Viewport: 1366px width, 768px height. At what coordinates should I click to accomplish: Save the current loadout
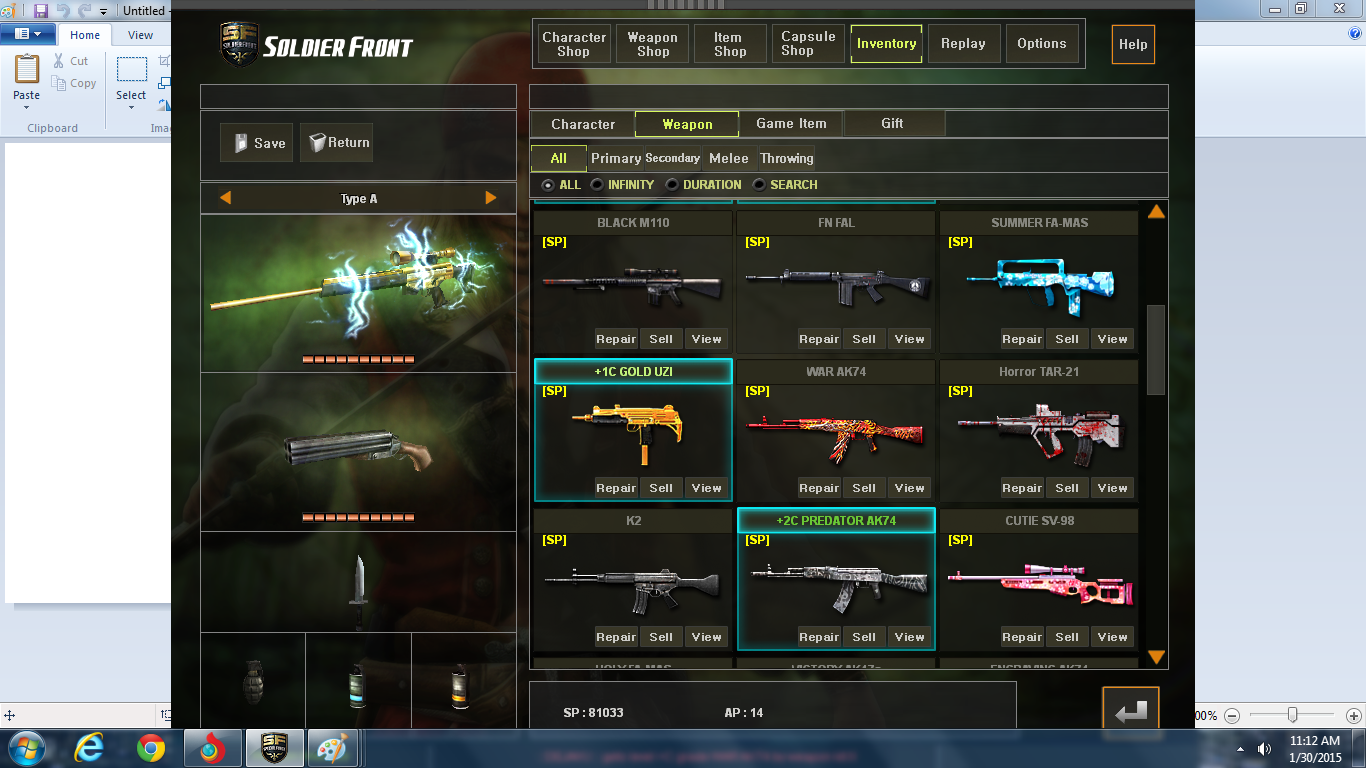click(x=258, y=143)
